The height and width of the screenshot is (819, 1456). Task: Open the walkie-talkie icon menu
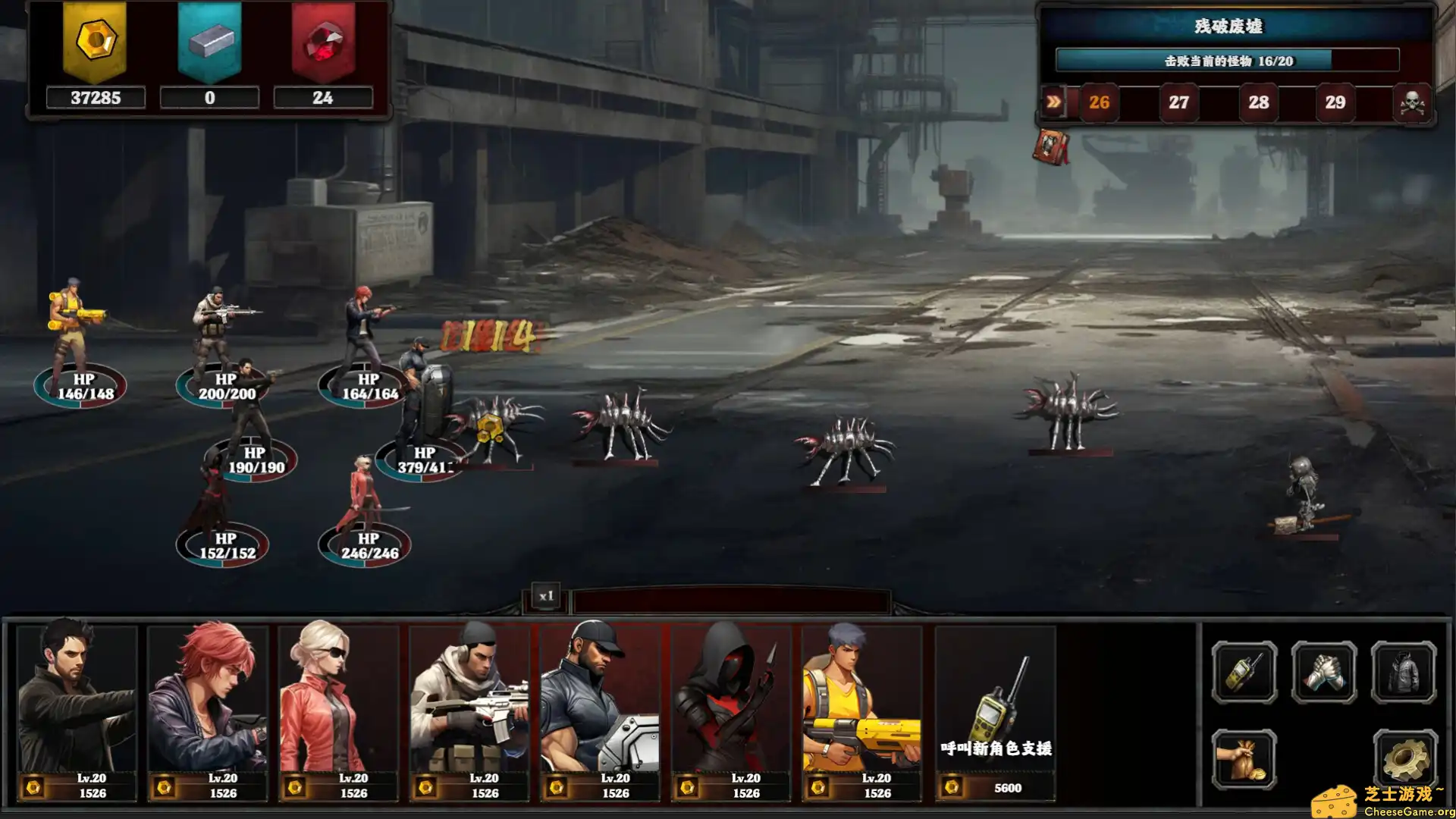[x=1244, y=673]
